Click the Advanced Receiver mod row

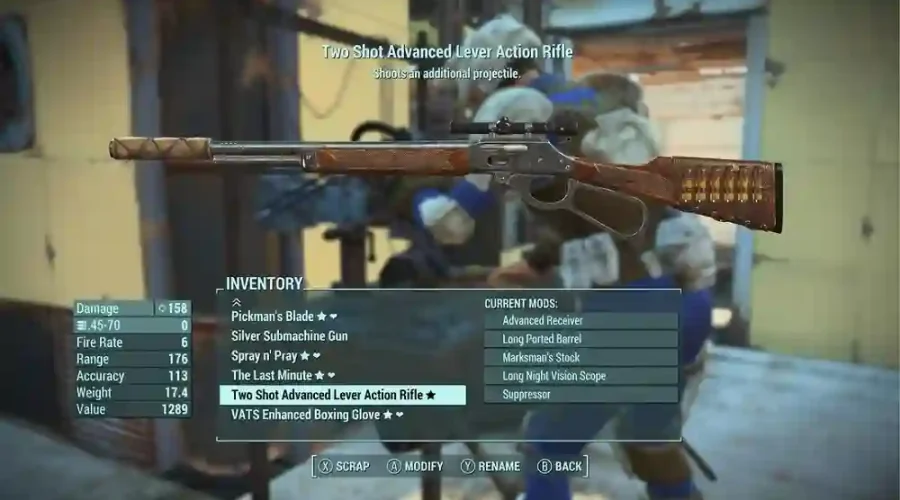coord(580,321)
